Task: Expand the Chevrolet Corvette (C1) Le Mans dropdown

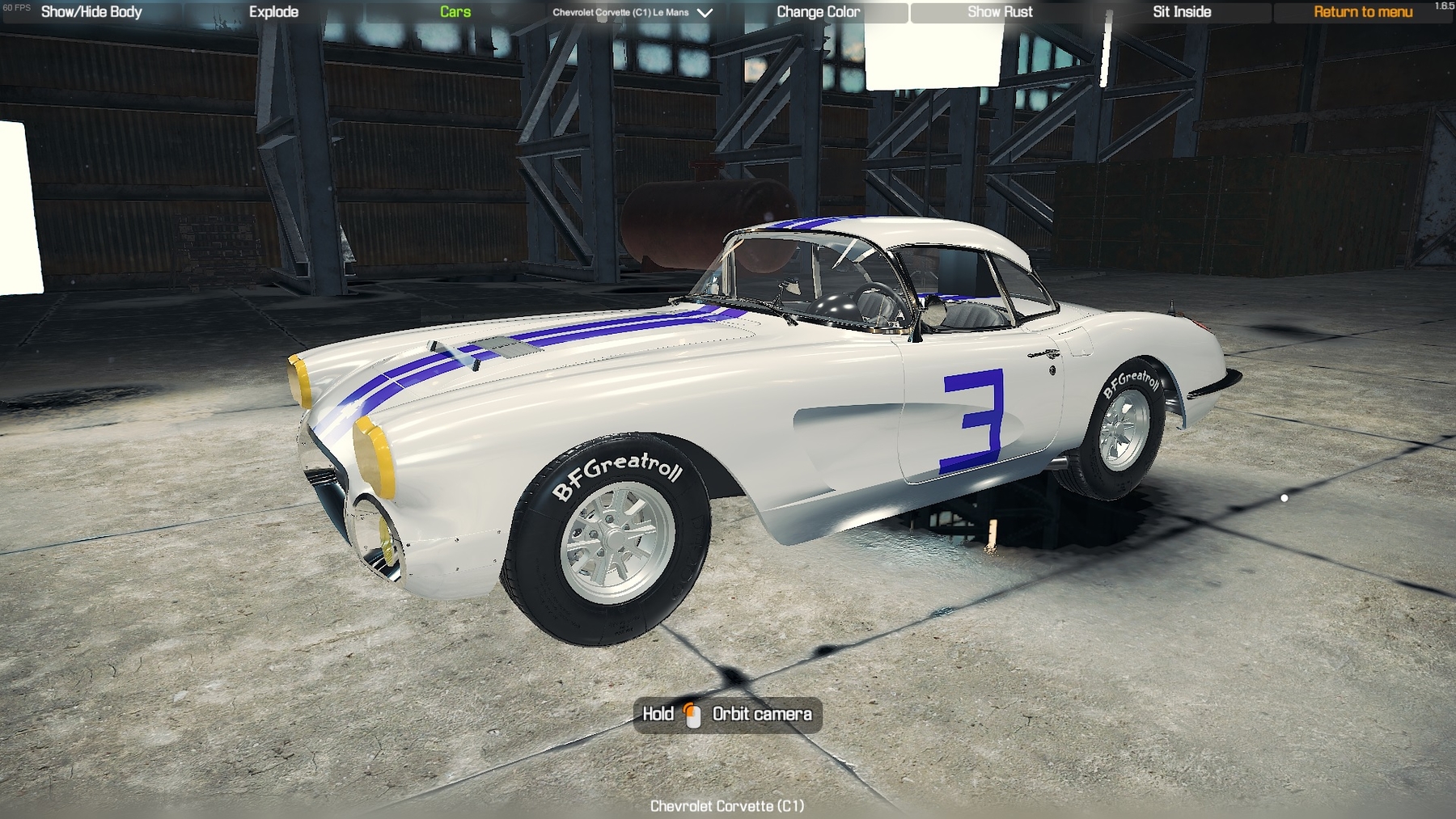Action: pyautogui.click(x=632, y=13)
